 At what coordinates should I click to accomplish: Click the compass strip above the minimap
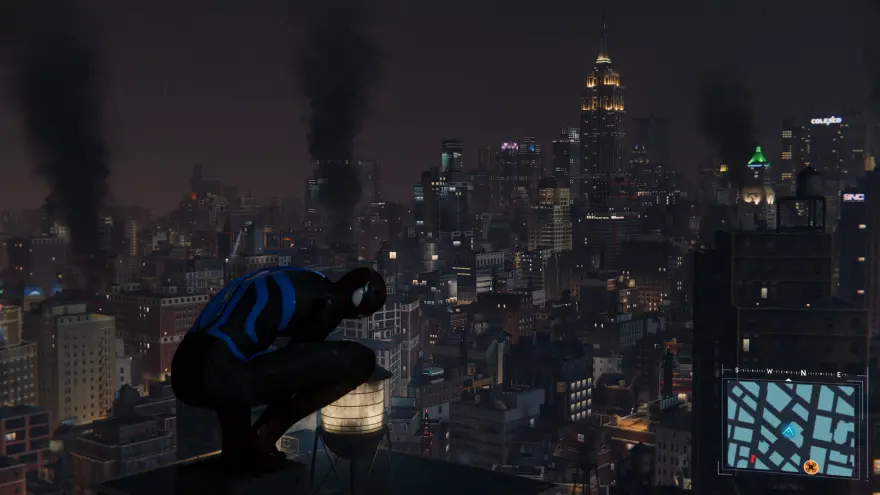[x=790, y=373]
